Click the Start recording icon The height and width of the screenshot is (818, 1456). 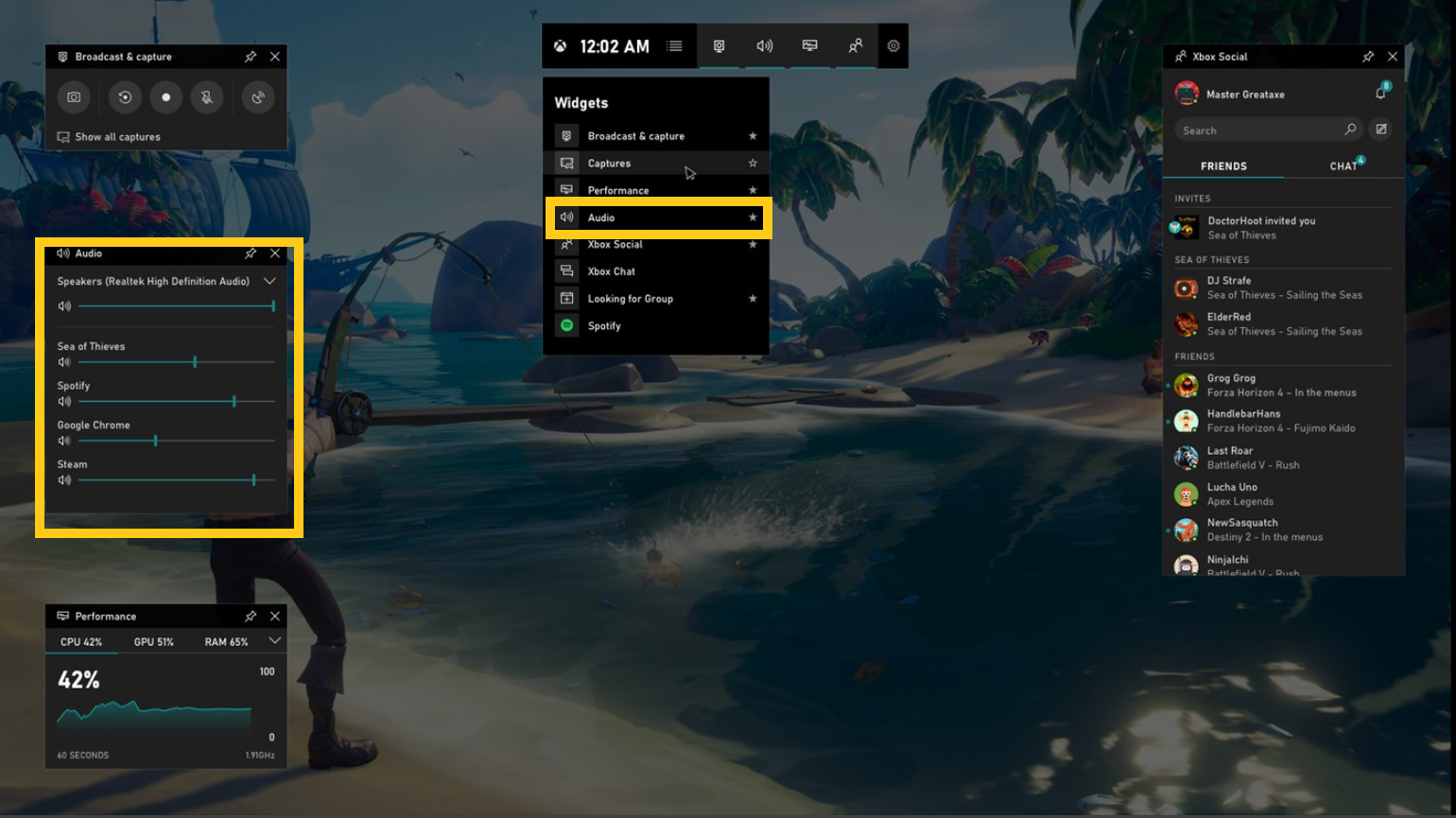[x=165, y=96]
